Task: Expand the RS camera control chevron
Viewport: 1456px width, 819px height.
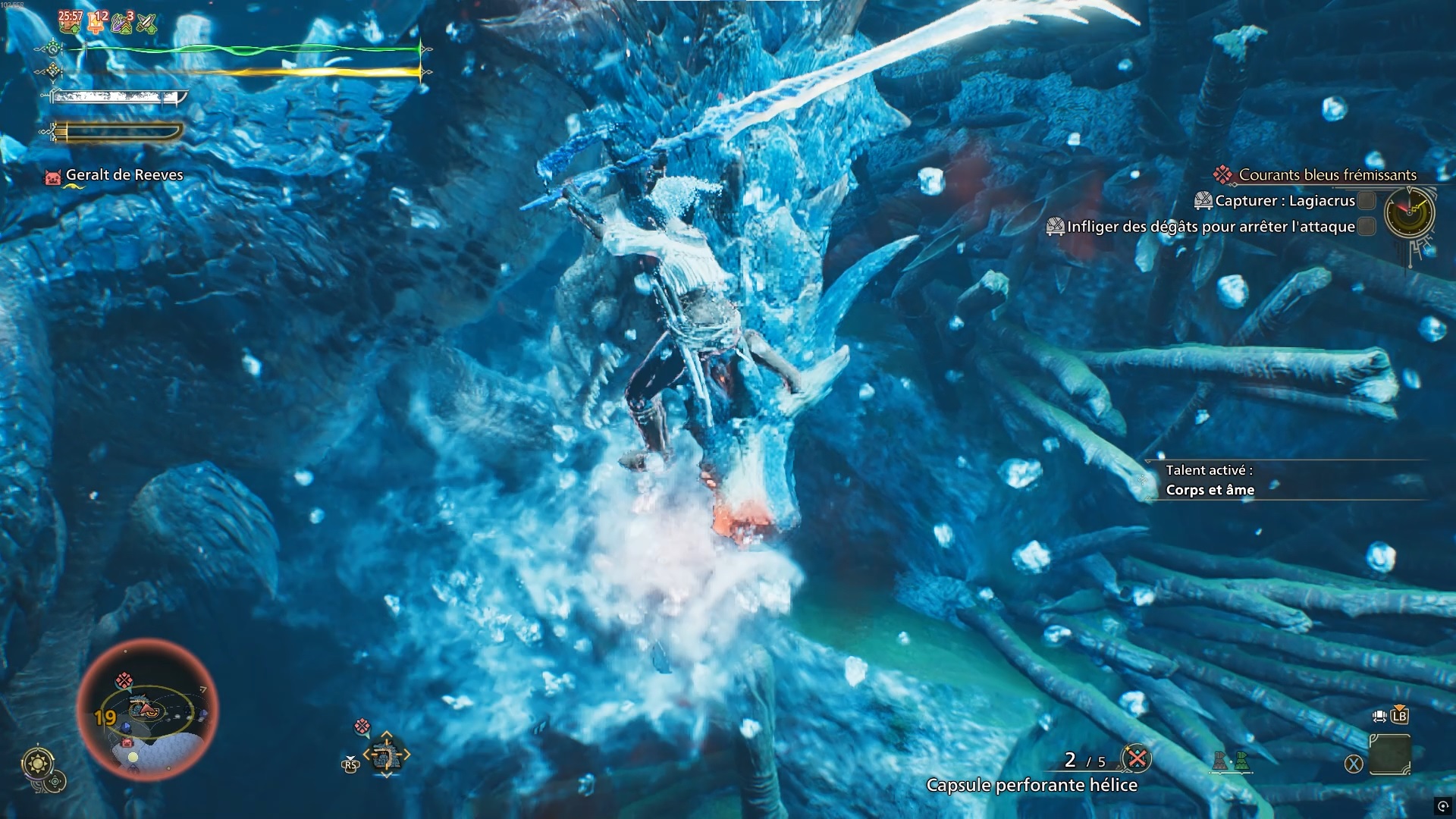Action: coord(350,758)
